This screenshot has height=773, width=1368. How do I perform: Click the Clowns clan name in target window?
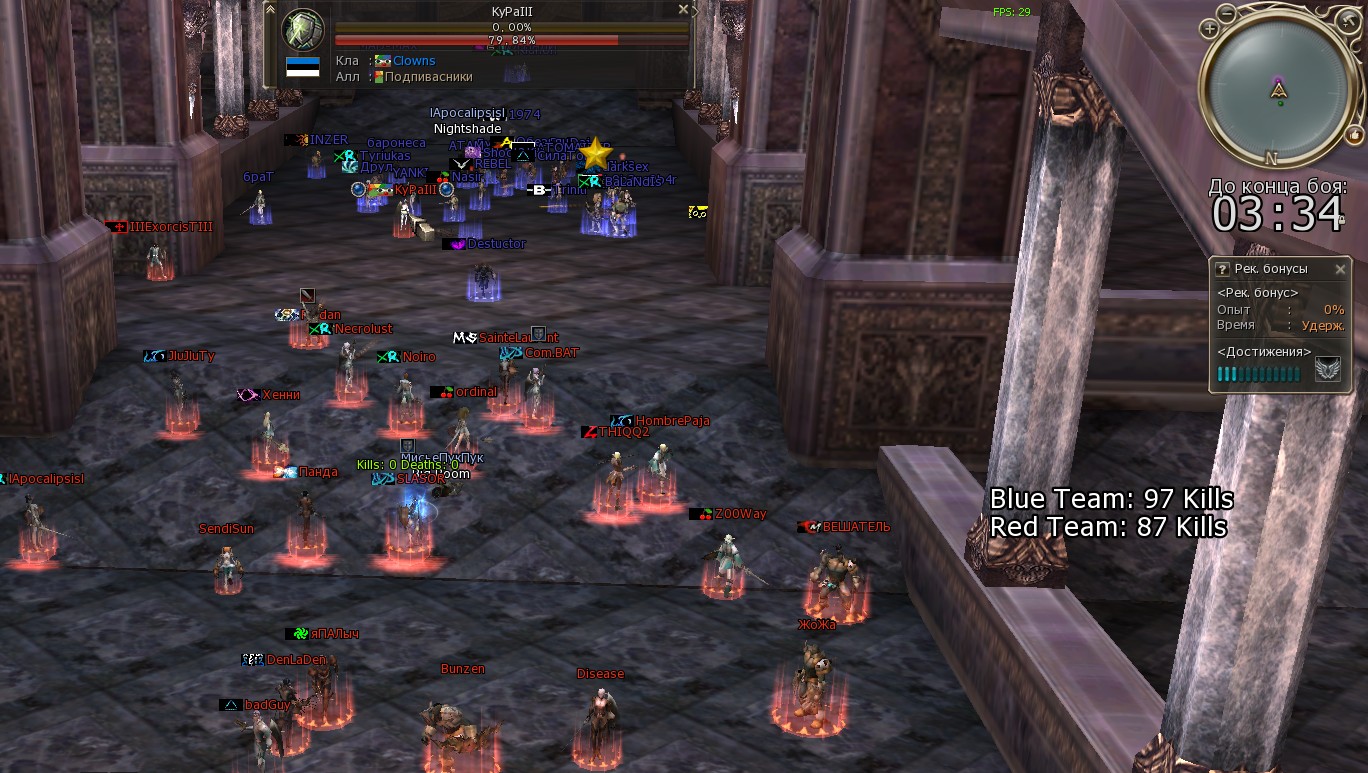[413, 61]
